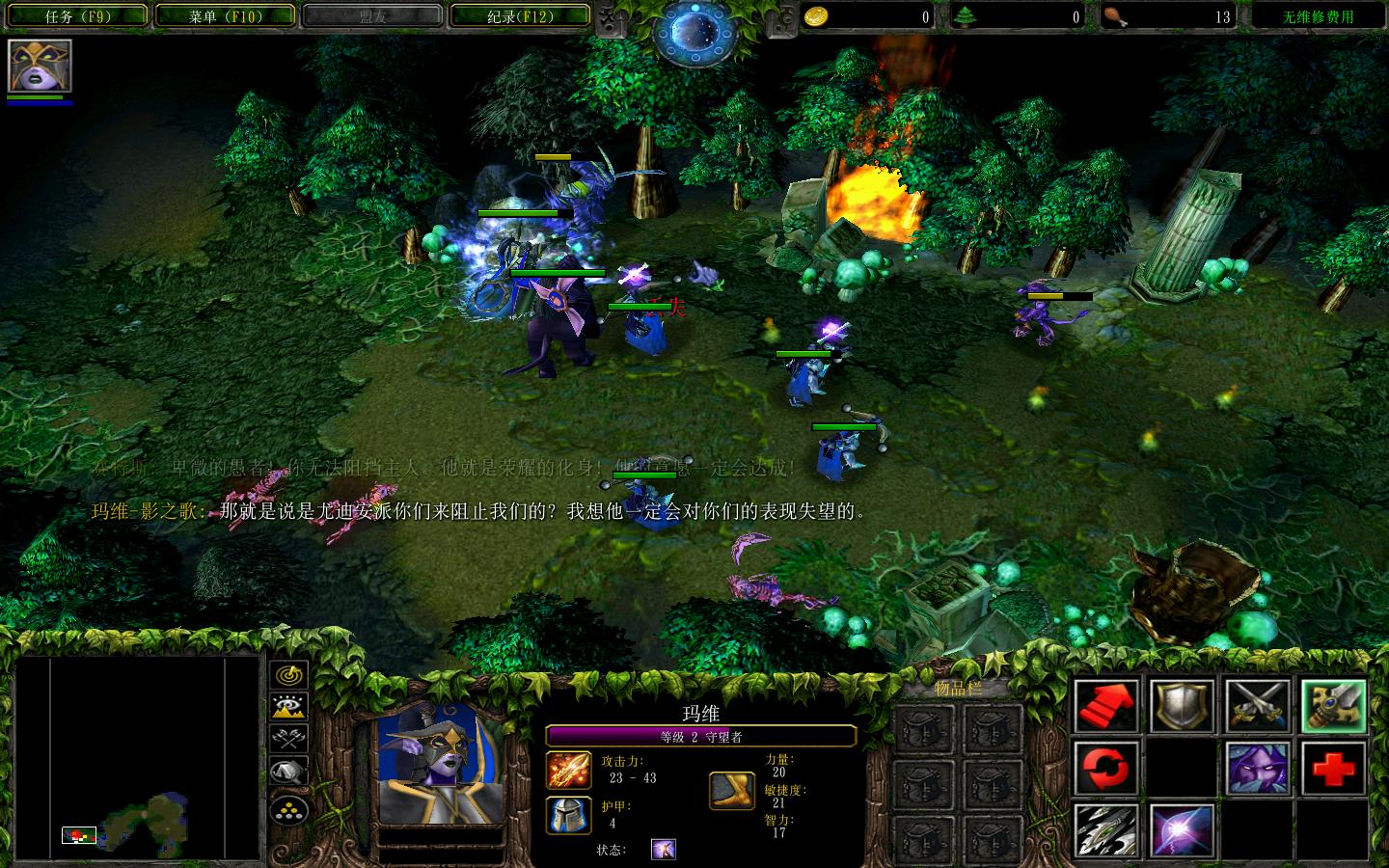
Task: Cast Shadow Strike using the Warden-face icon
Action: pos(1256,768)
